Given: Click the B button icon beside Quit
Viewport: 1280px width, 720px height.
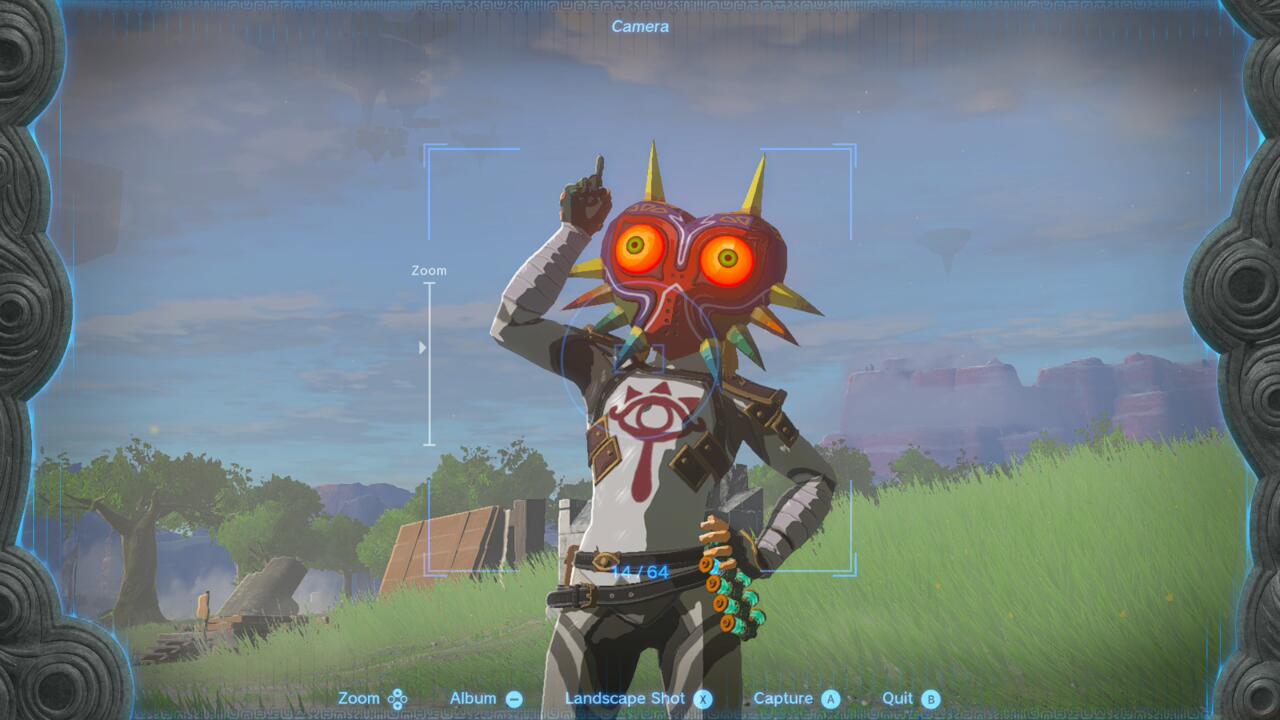Looking at the screenshot, I should tap(930, 698).
